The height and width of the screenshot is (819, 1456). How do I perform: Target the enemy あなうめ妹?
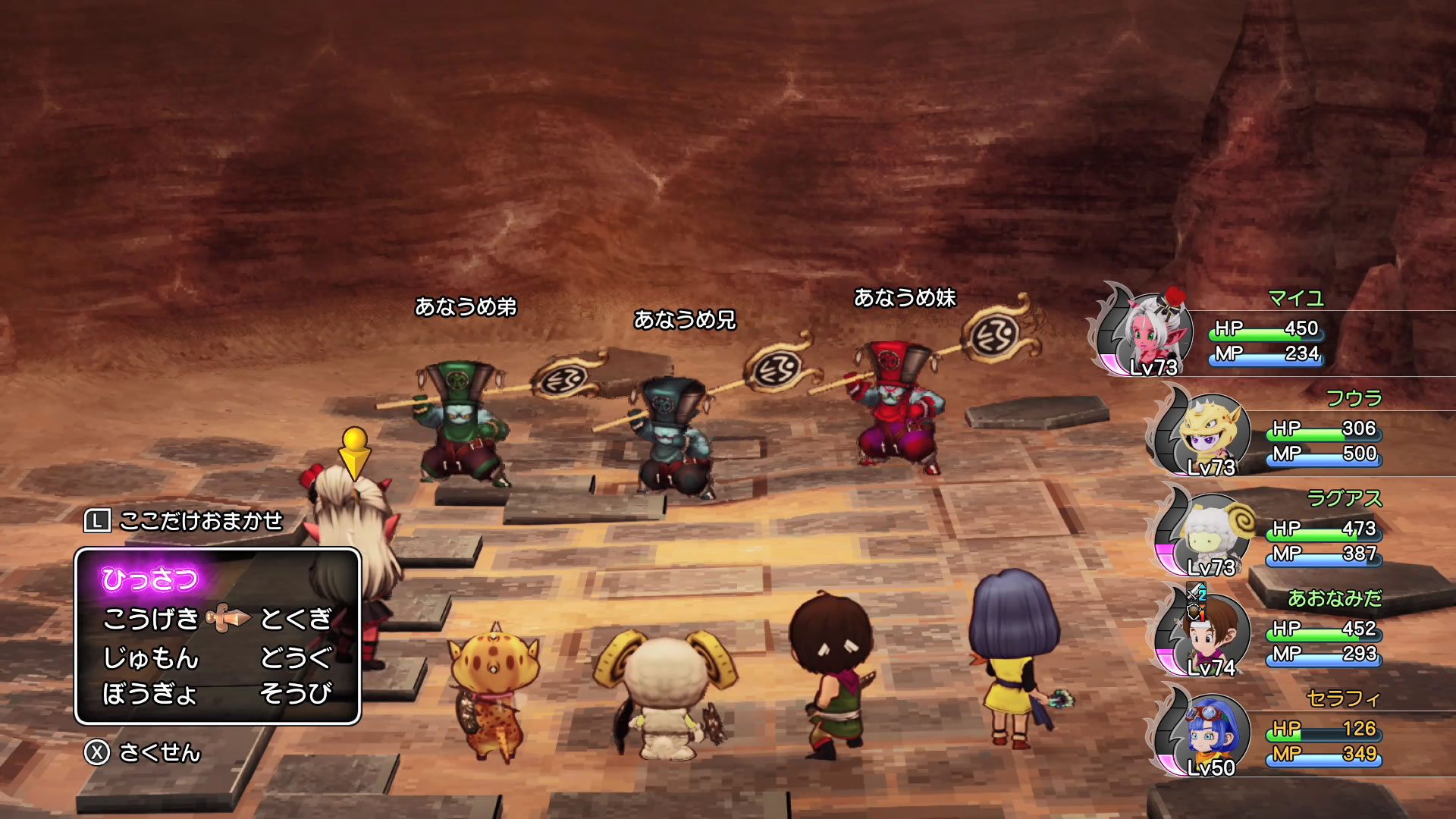coord(896,409)
